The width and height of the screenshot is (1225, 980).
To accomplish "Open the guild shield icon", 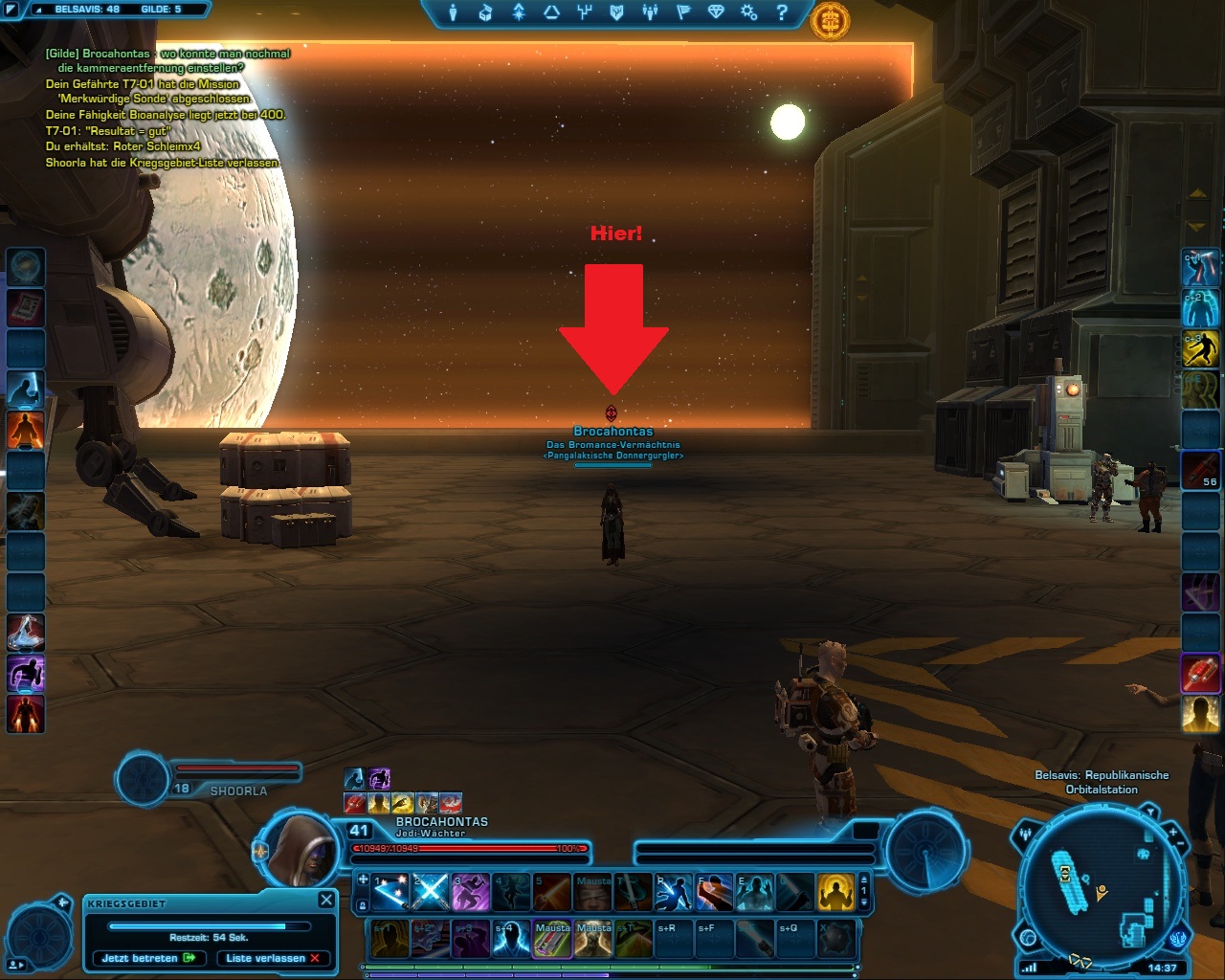I will coord(617,12).
